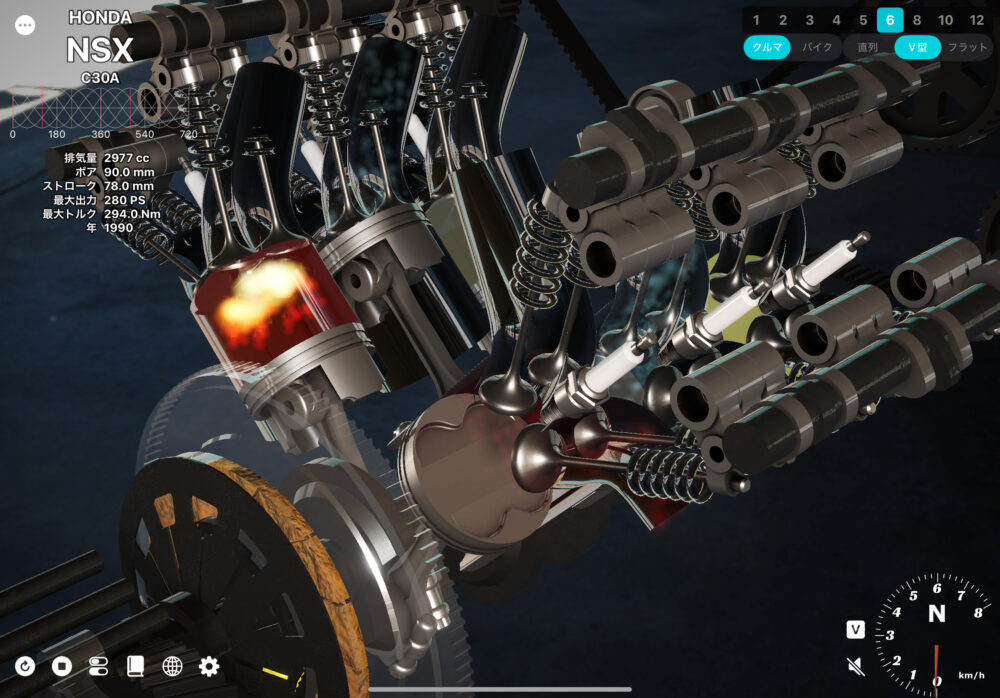Switch to 8 cylinders
Image resolution: width=1000 pixels, height=698 pixels.
917,20
